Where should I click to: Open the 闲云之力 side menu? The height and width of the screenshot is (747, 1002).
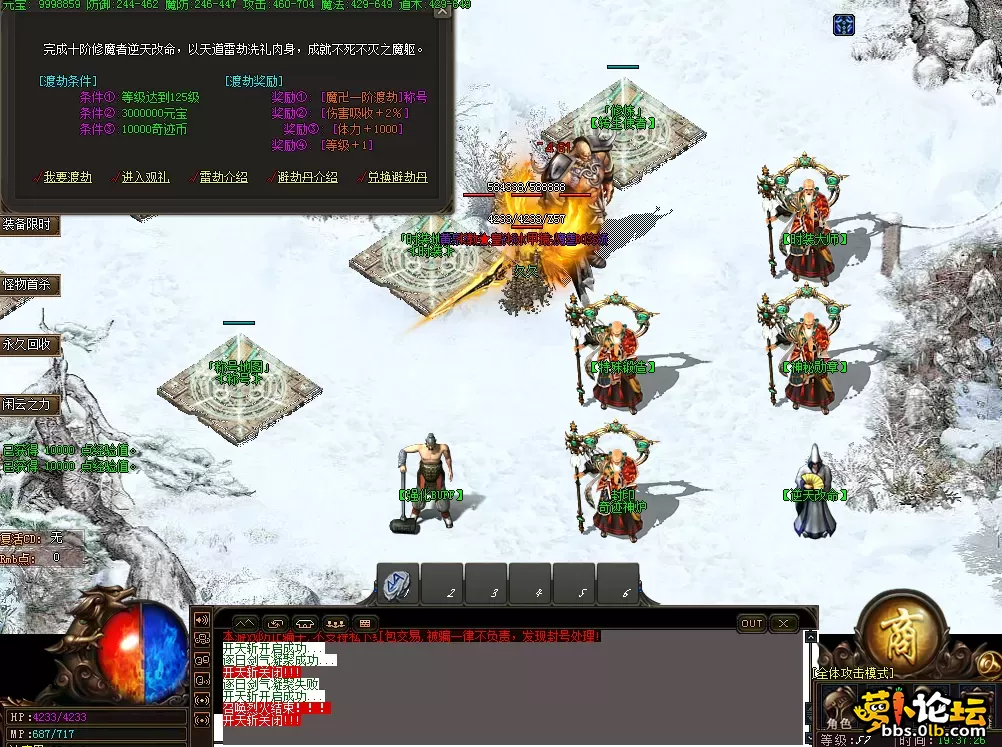tap(28, 405)
